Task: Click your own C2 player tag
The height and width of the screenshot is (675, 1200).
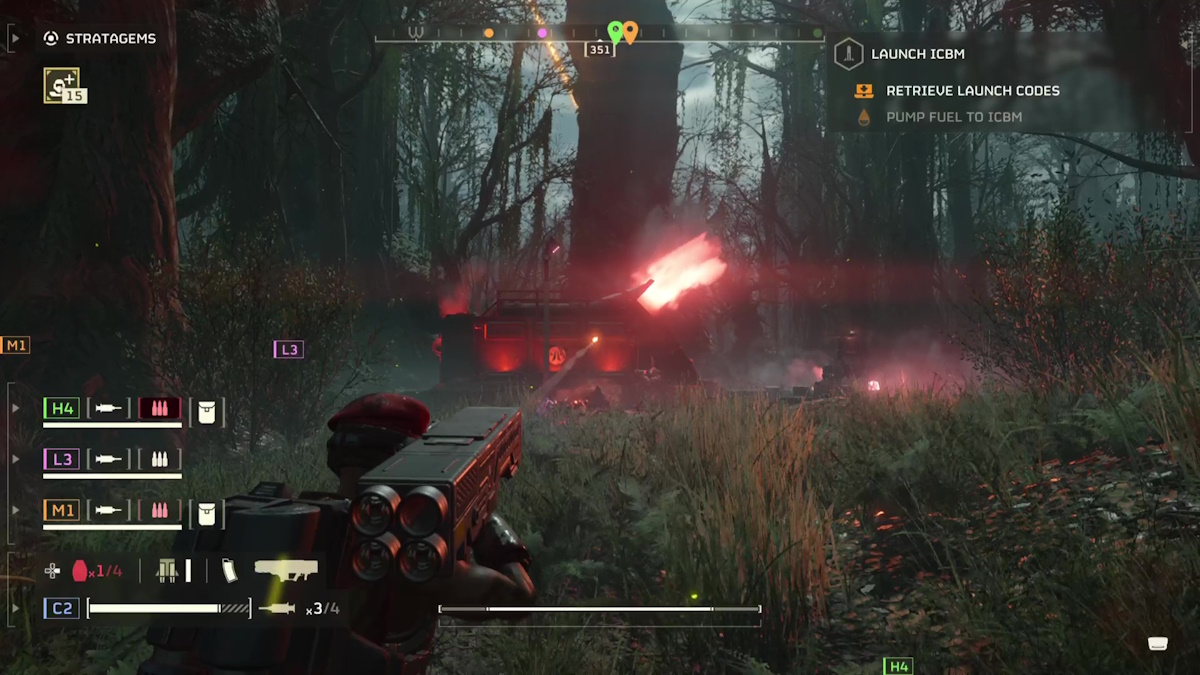Action: [x=62, y=607]
